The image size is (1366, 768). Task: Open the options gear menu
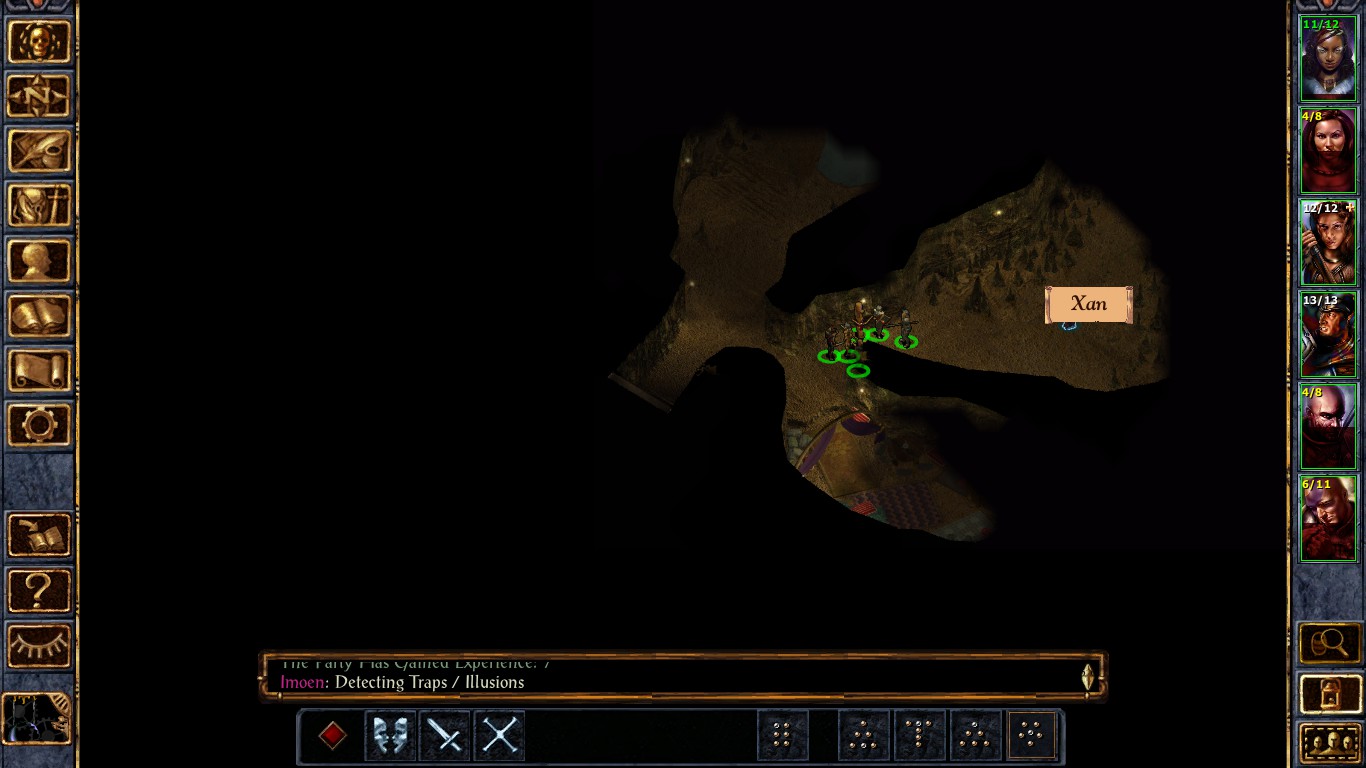tap(39, 426)
